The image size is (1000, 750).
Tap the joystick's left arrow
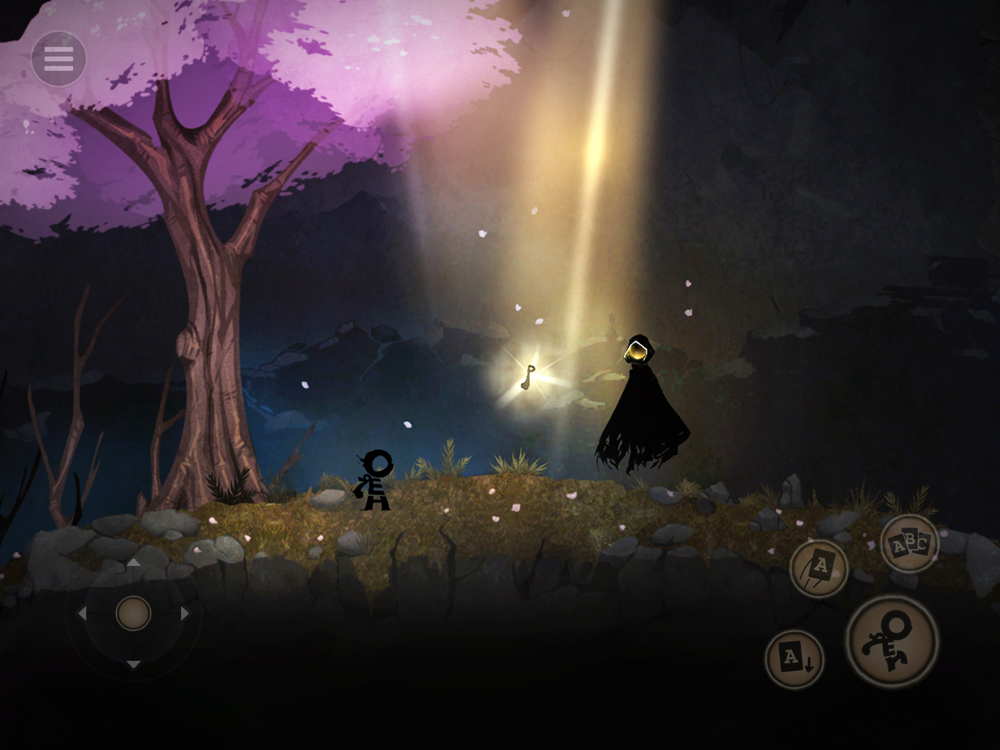(x=82, y=613)
